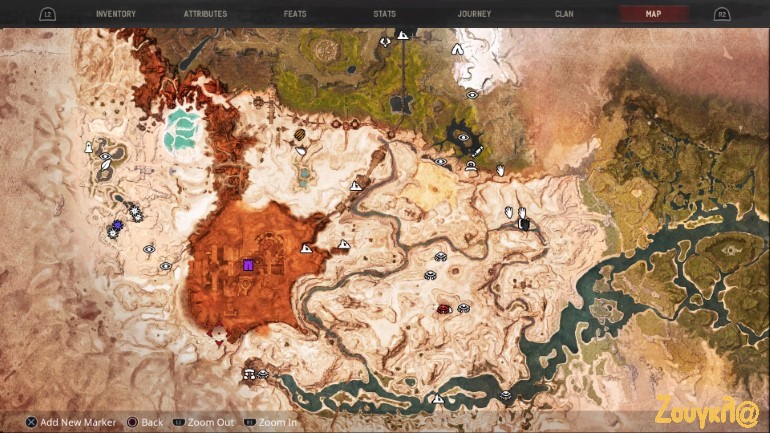Click the purple marker in the orange city
Viewport: 770px width, 433px height.
(248, 265)
